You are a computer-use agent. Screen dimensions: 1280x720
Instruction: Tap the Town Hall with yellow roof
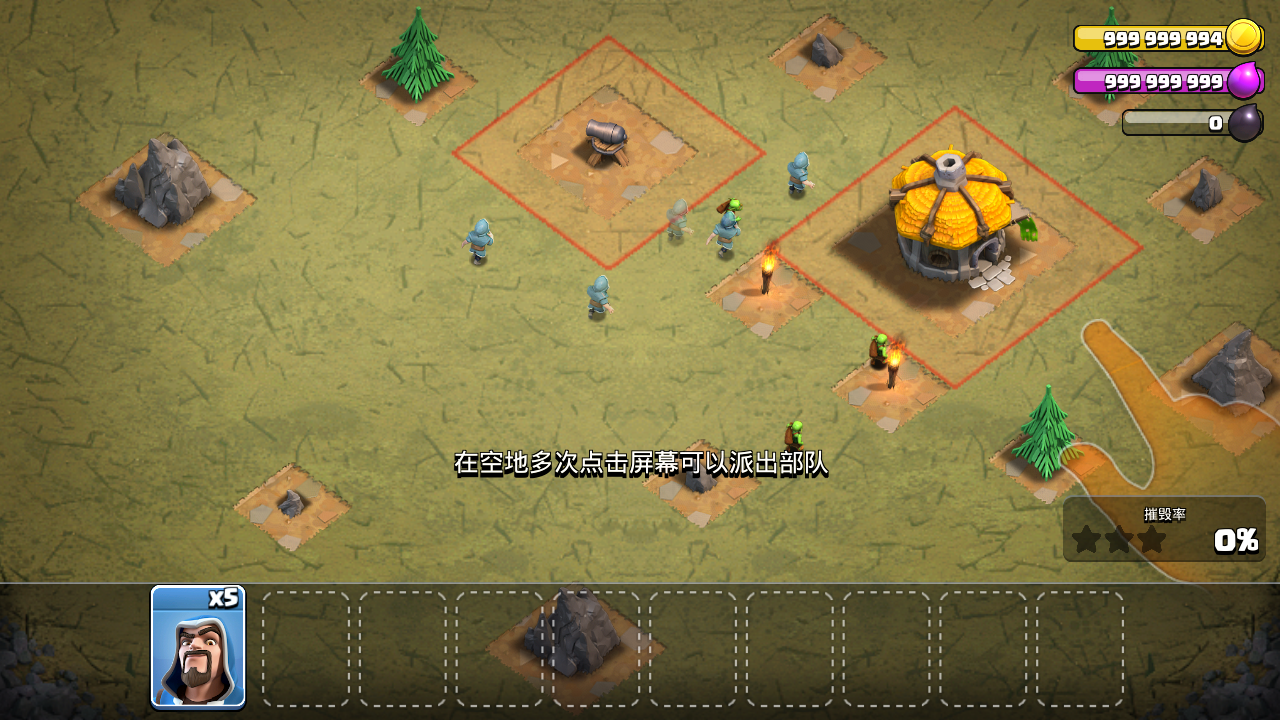tap(950, 215)
